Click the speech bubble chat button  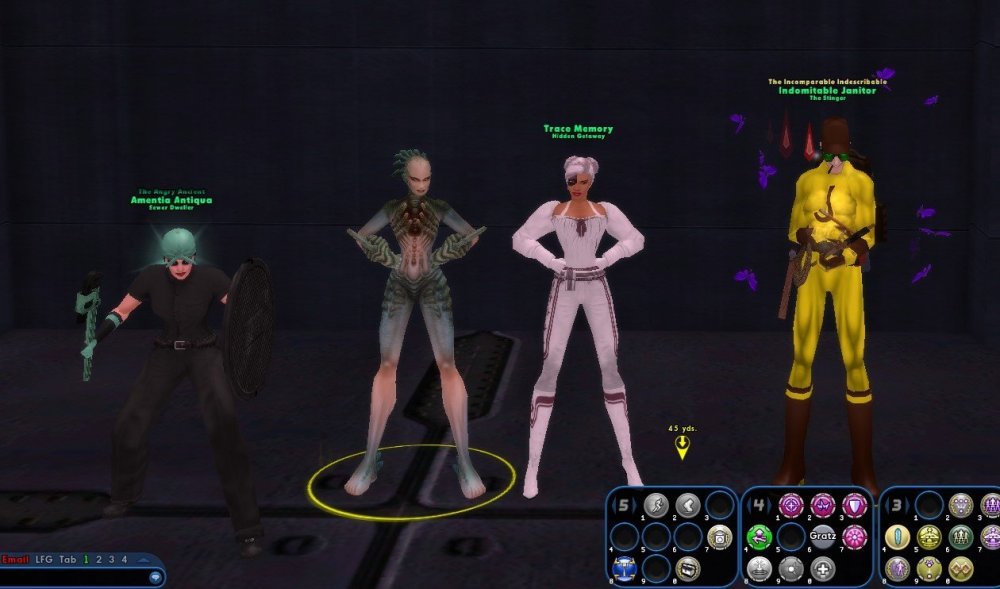[155, 577]
